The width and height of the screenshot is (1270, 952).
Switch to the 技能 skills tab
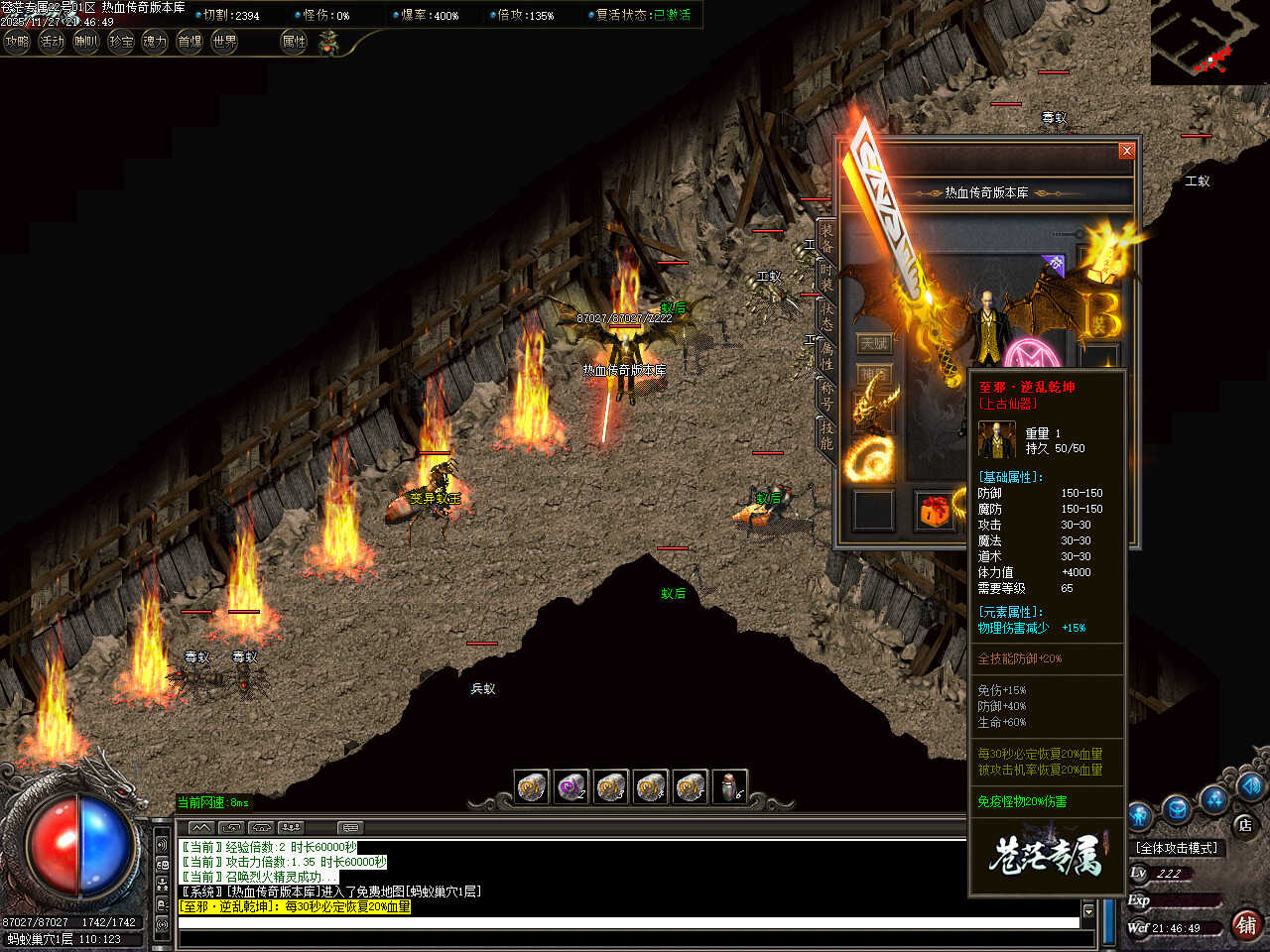click(x=825, y=434)
